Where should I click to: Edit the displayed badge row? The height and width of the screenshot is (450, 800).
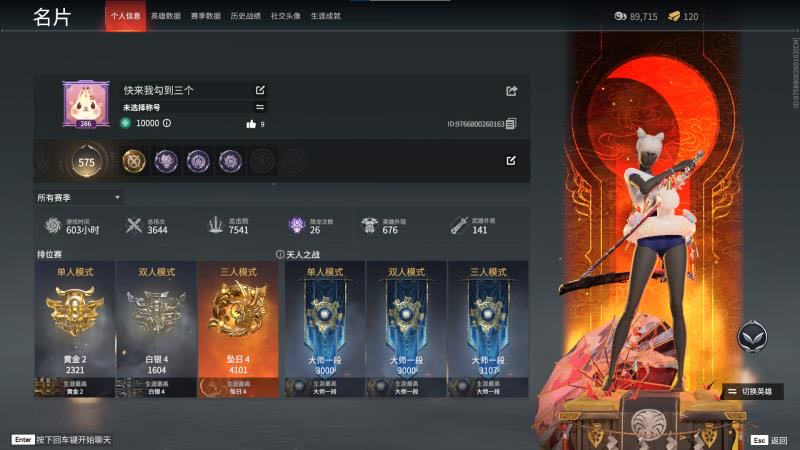511,160
